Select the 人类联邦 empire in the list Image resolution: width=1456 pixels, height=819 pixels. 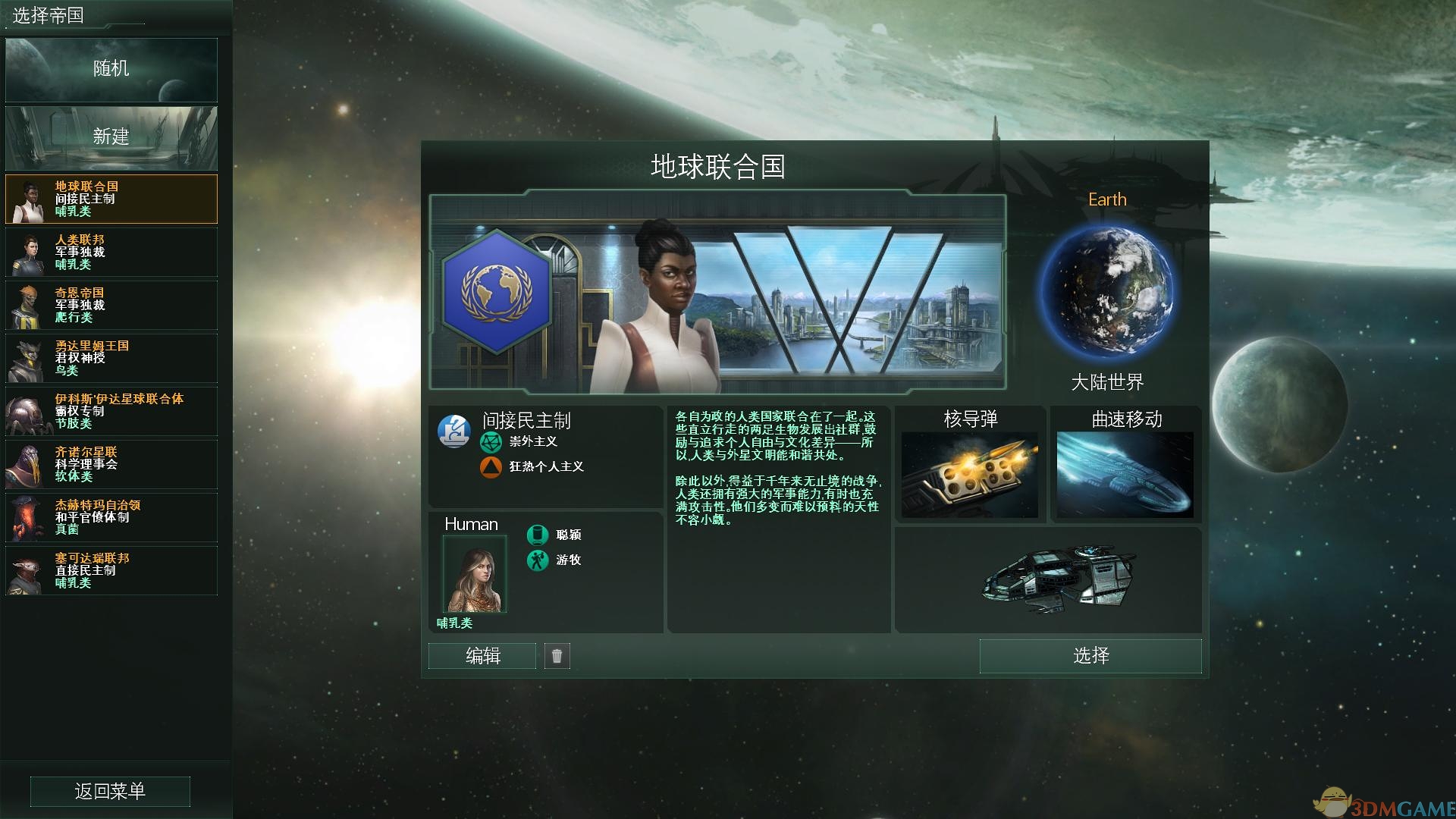pyautogui.click(x=110, y=253)
